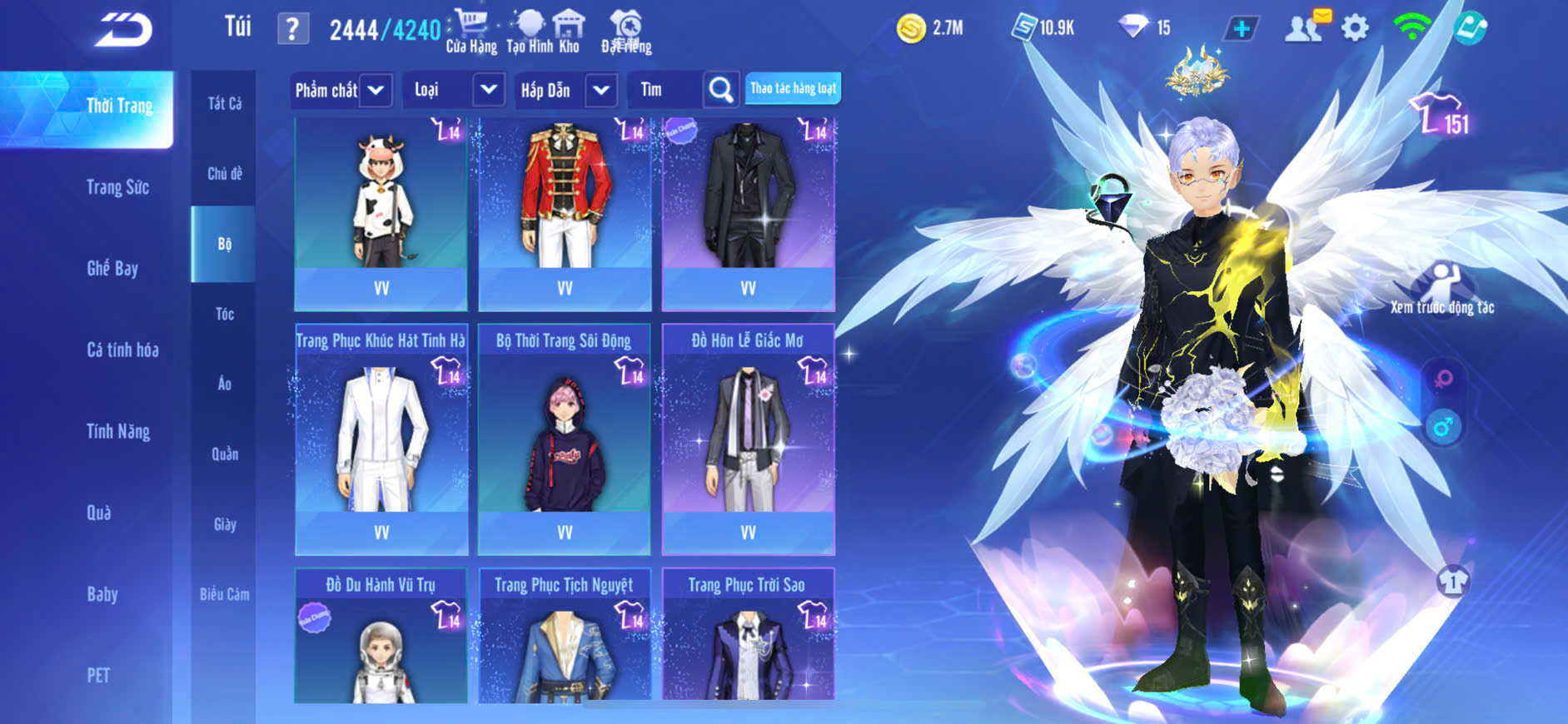Switch to the Ghế Bay tab
The height and width of the screenshot is (724, 1568).
[112, 268]
